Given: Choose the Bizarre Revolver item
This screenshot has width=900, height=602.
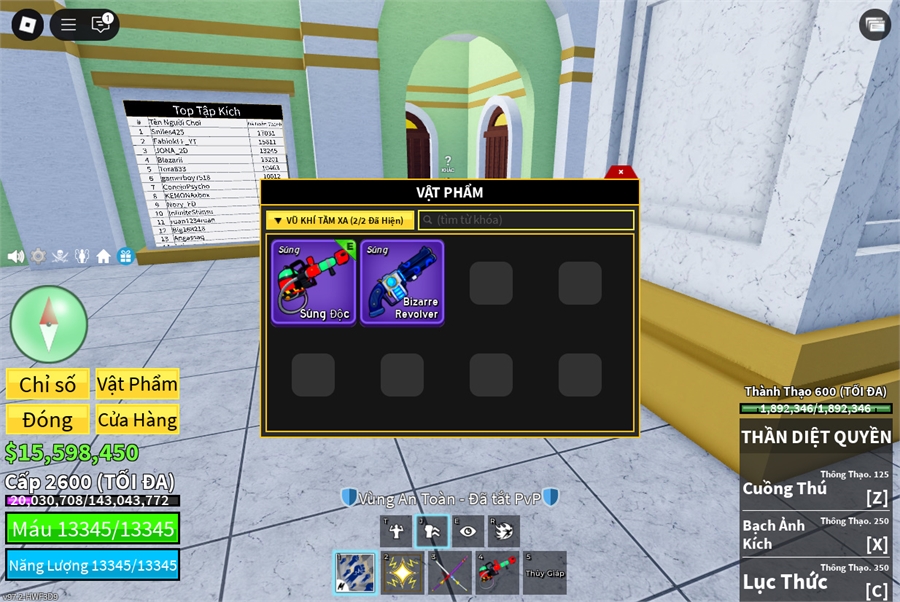Looking at the screenshot, I should [402, 282].
